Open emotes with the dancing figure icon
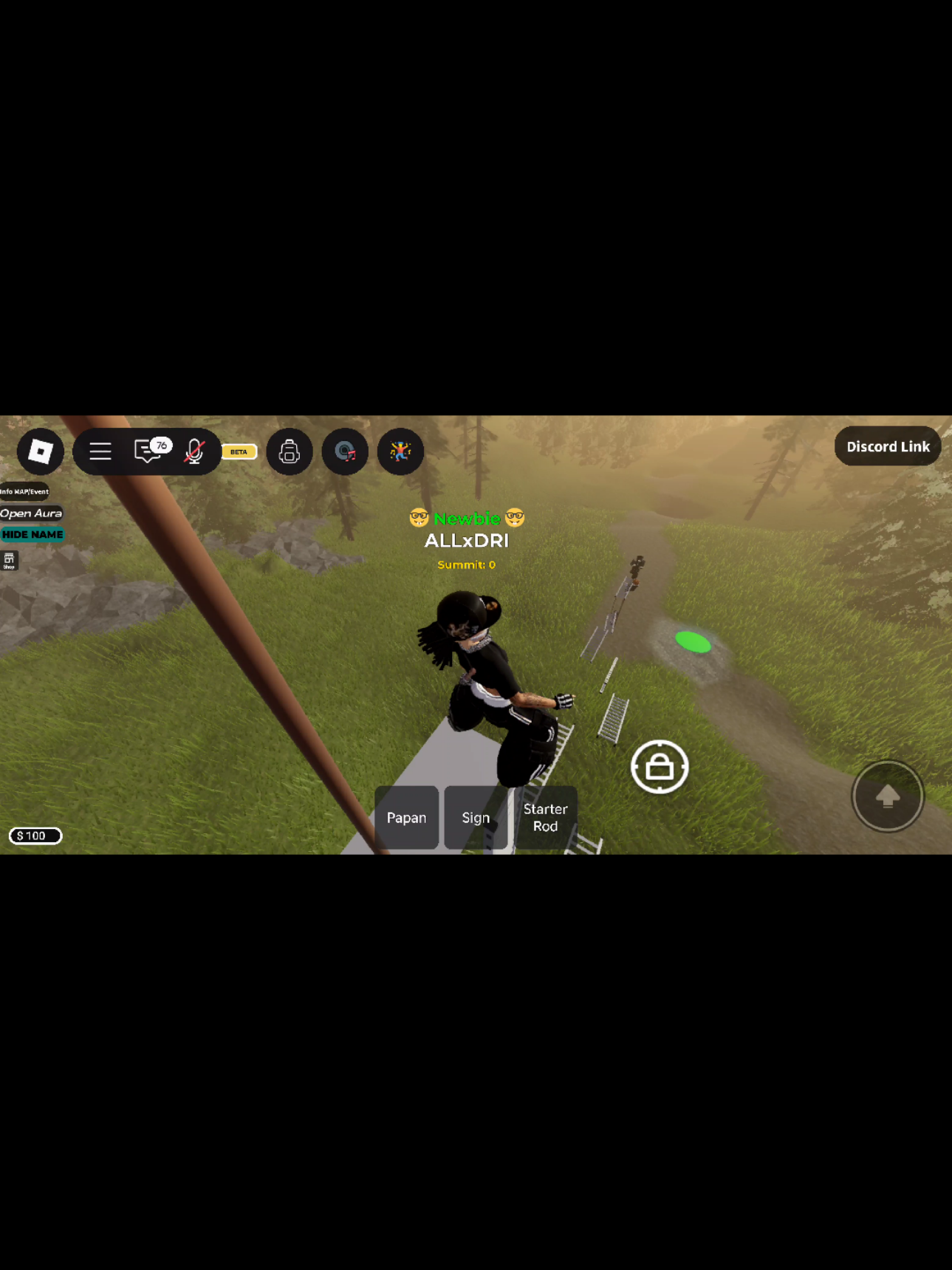Viewport: 952px width, 1270px height. click(400, 451)
